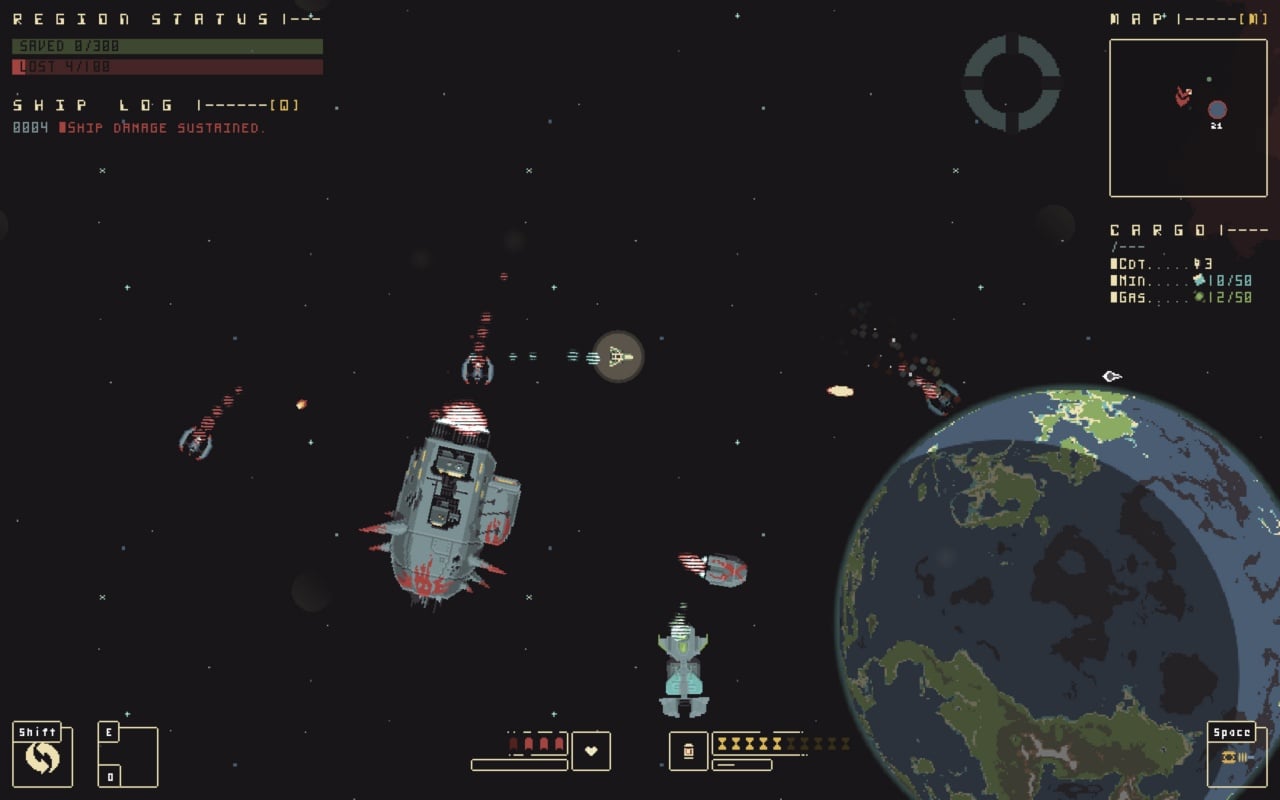Viewport: 1280px width, 800px height.
Task: Fire the Space weapon slot
Action: click(x=1236, y=757)
